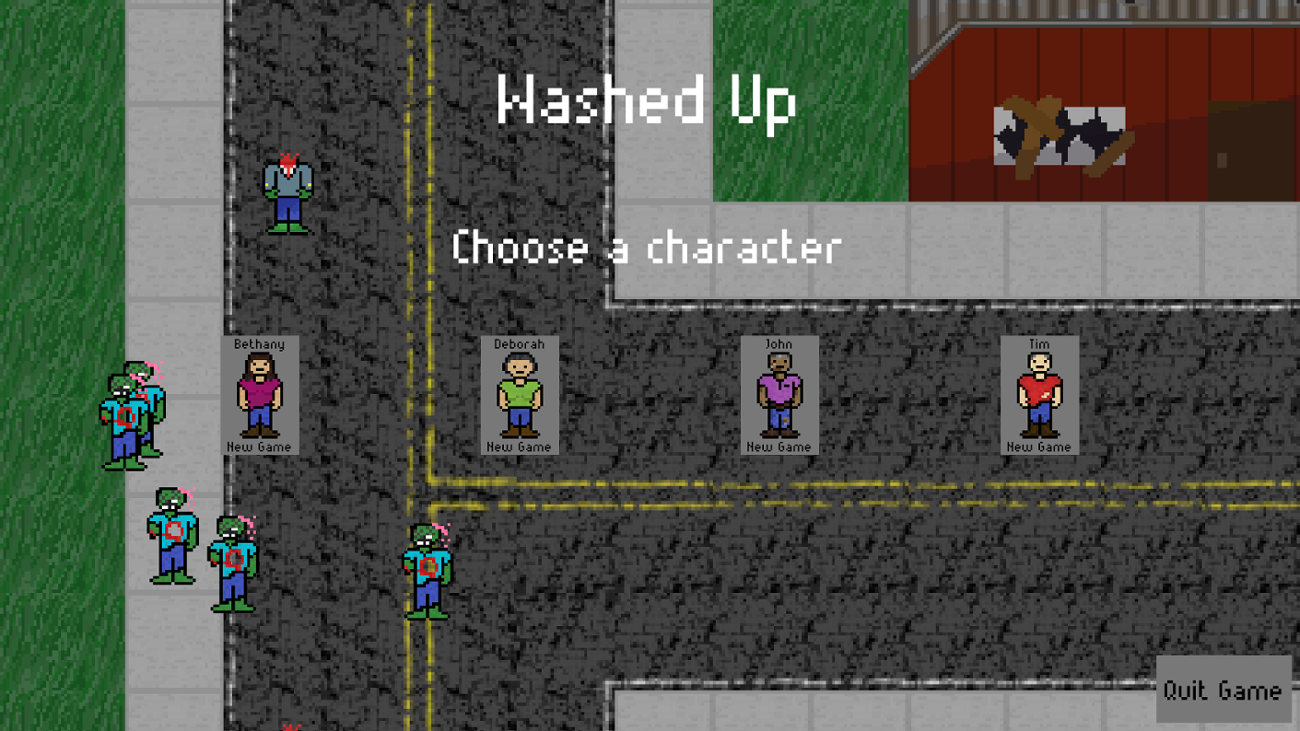
Task: Select the Deborah character sprite
Action: click(x=518, y=392)
